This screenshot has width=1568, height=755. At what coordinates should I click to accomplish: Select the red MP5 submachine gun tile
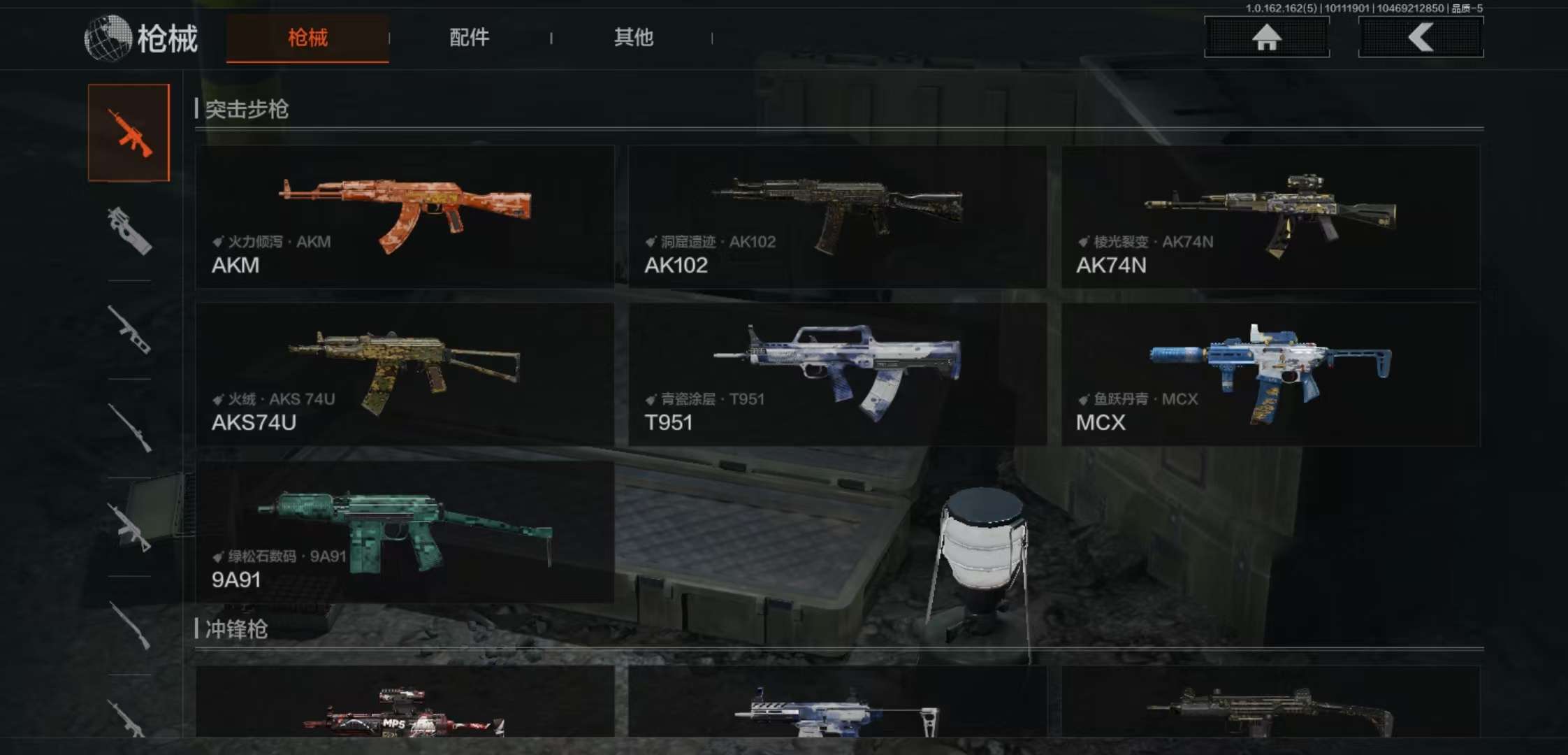tap(405, 703)
